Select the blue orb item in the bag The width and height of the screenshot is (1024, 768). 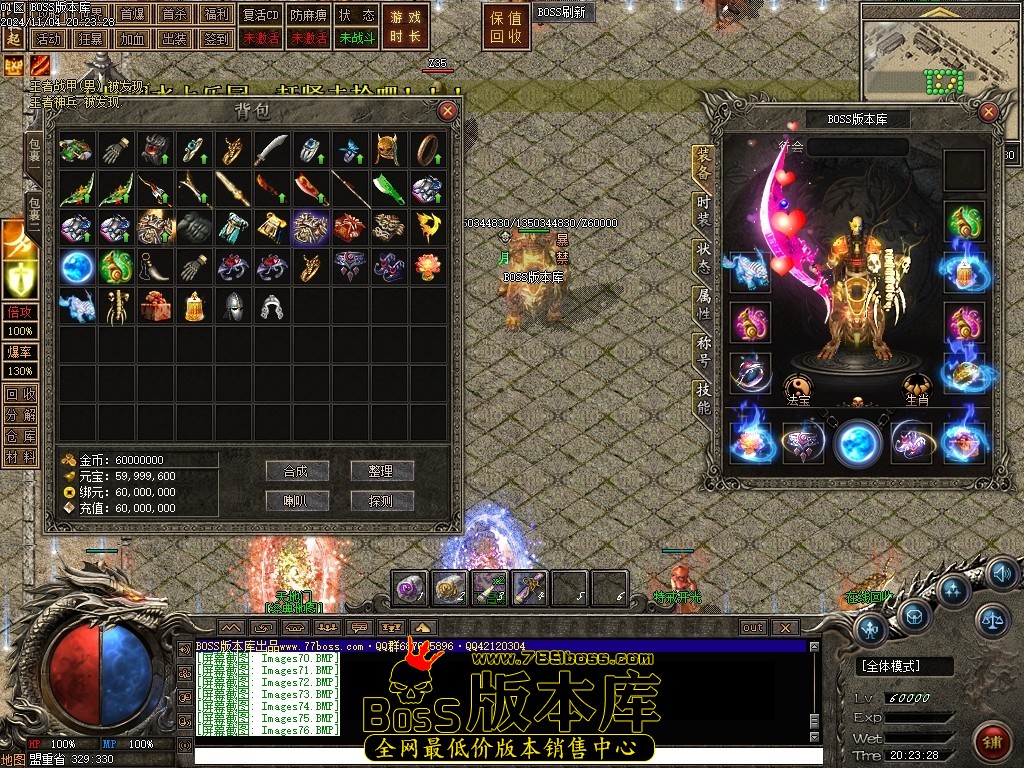(x=77, y=266)
